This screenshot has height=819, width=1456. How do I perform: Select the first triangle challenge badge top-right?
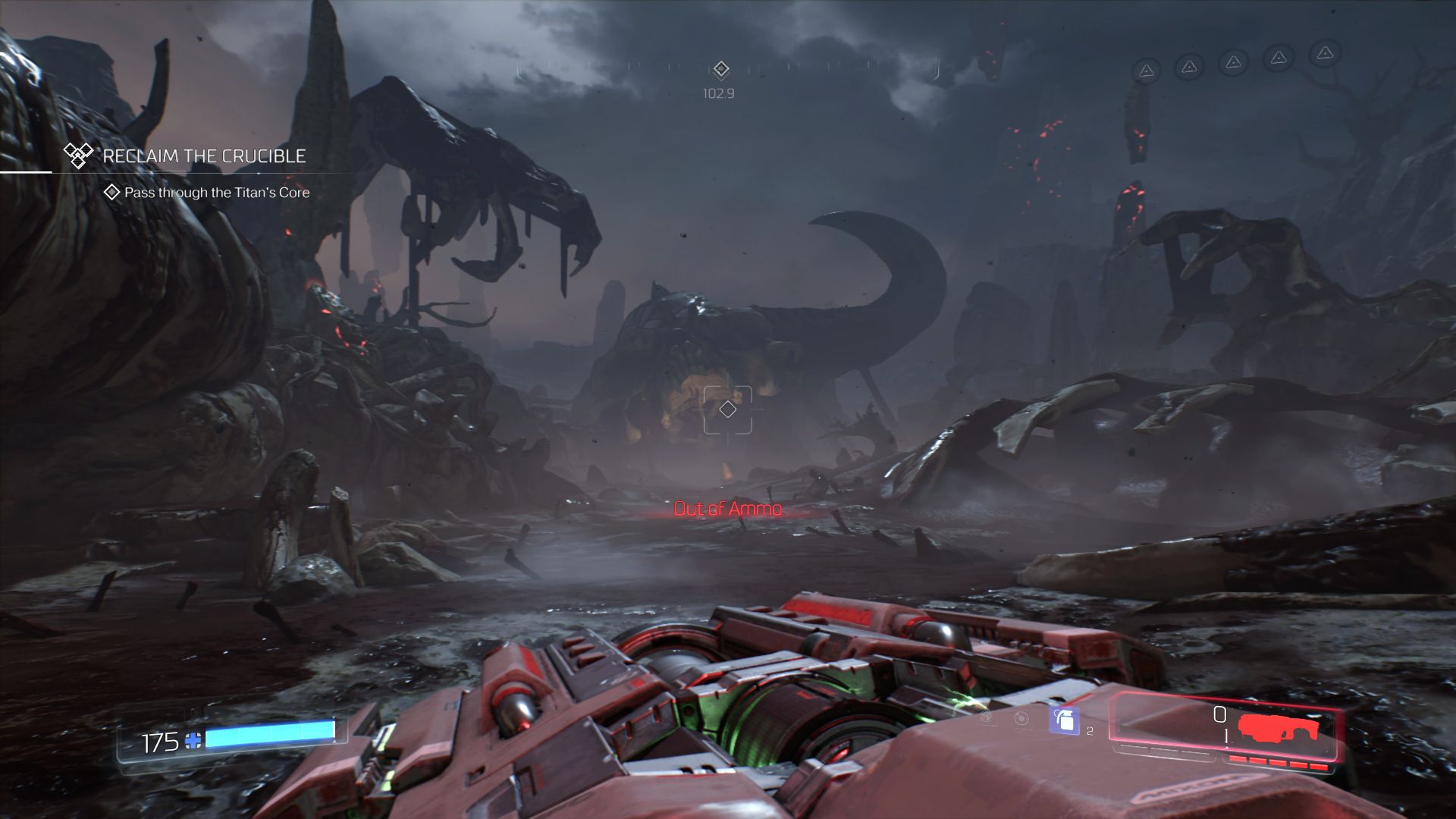(x=1147, y=70)
